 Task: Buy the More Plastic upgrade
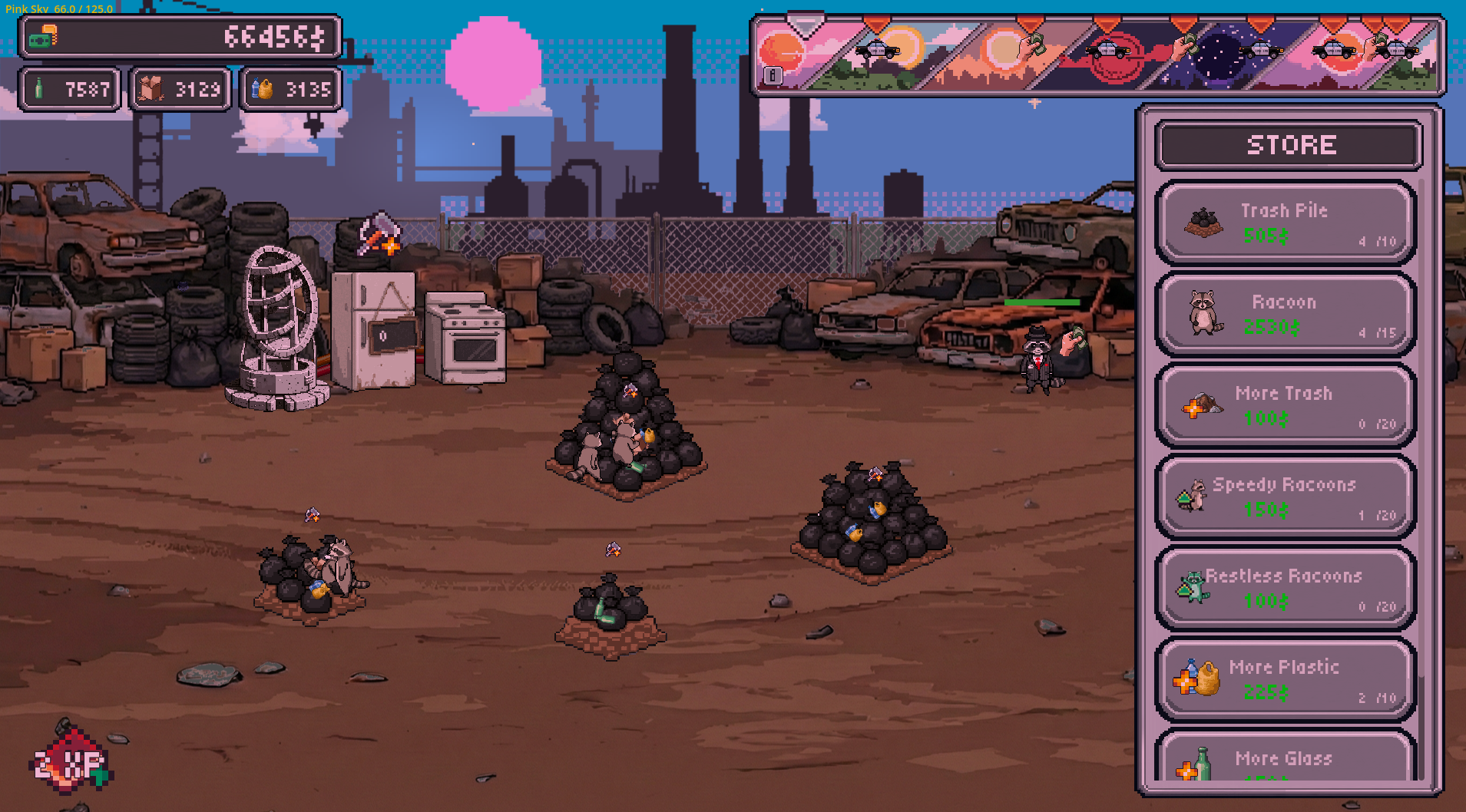tap(1285, 679)
